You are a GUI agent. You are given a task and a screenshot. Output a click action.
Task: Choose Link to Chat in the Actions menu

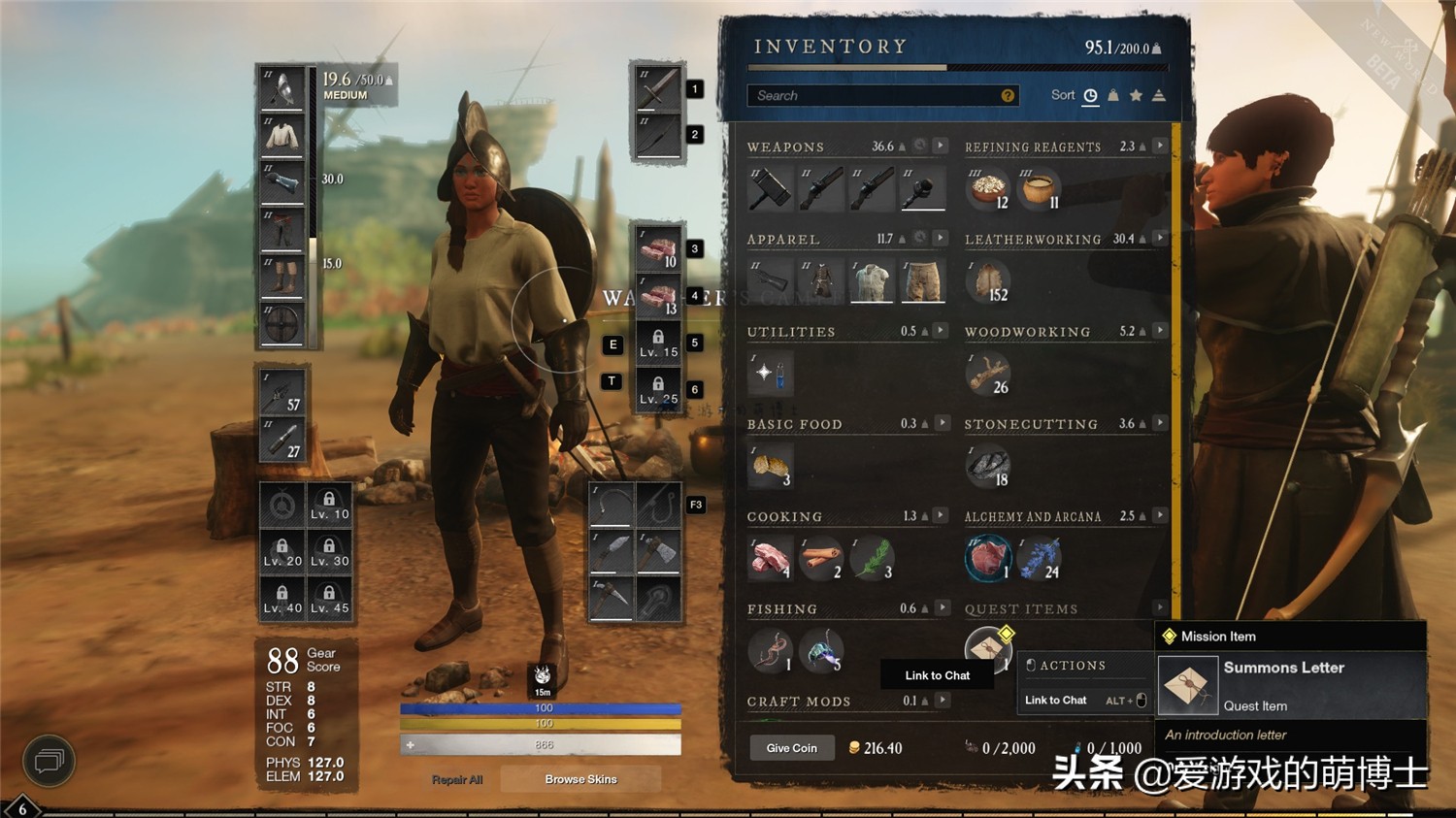click(1056, 701)
